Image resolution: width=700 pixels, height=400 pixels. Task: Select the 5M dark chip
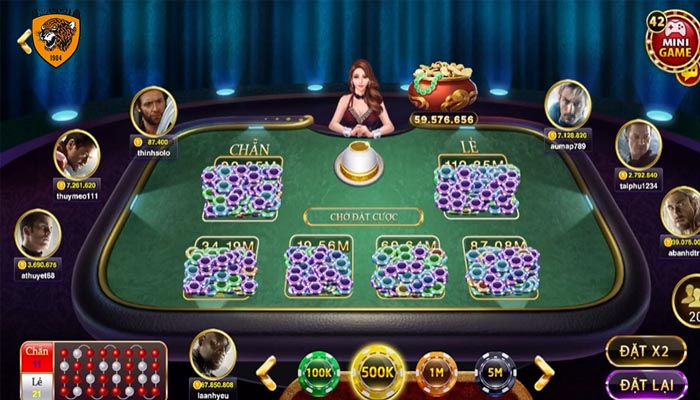click(494, 372)
